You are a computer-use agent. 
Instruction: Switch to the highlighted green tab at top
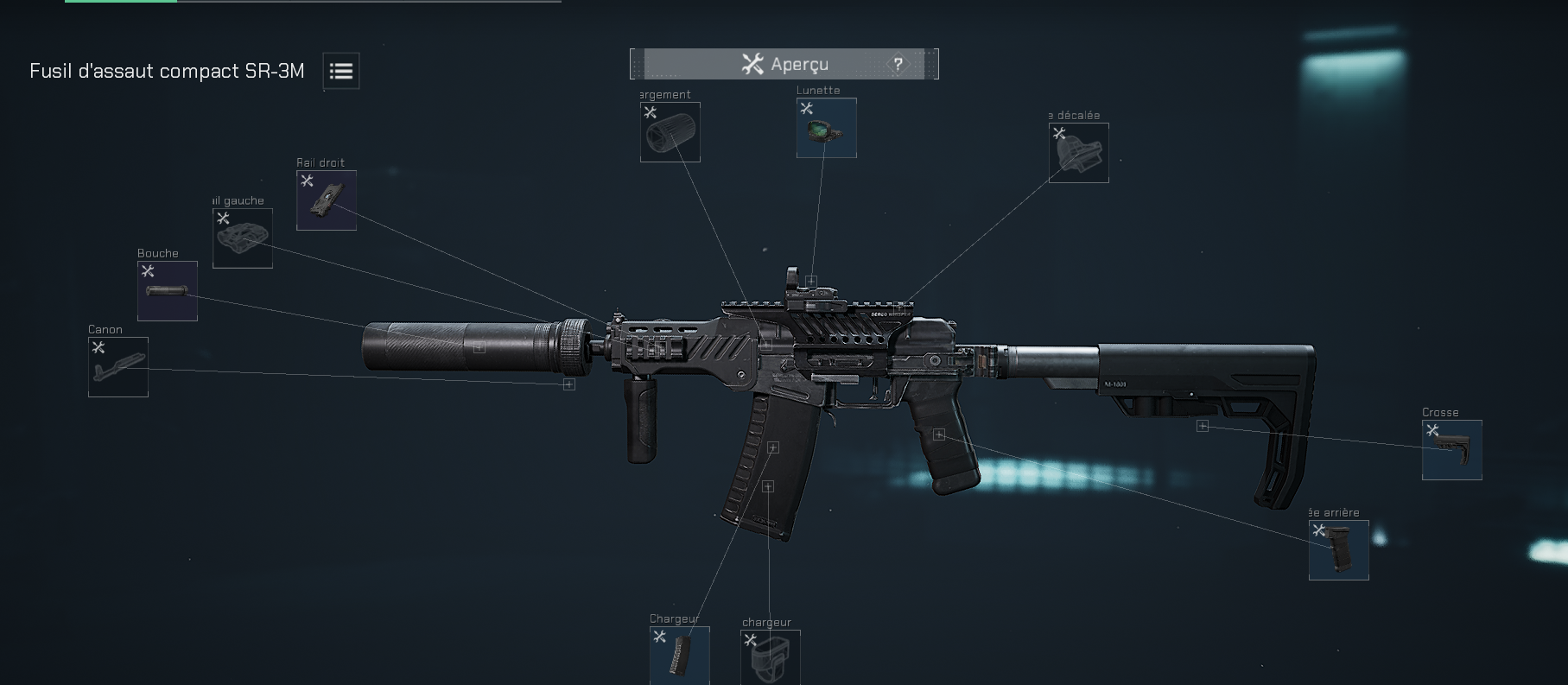[x=120, y=4]
